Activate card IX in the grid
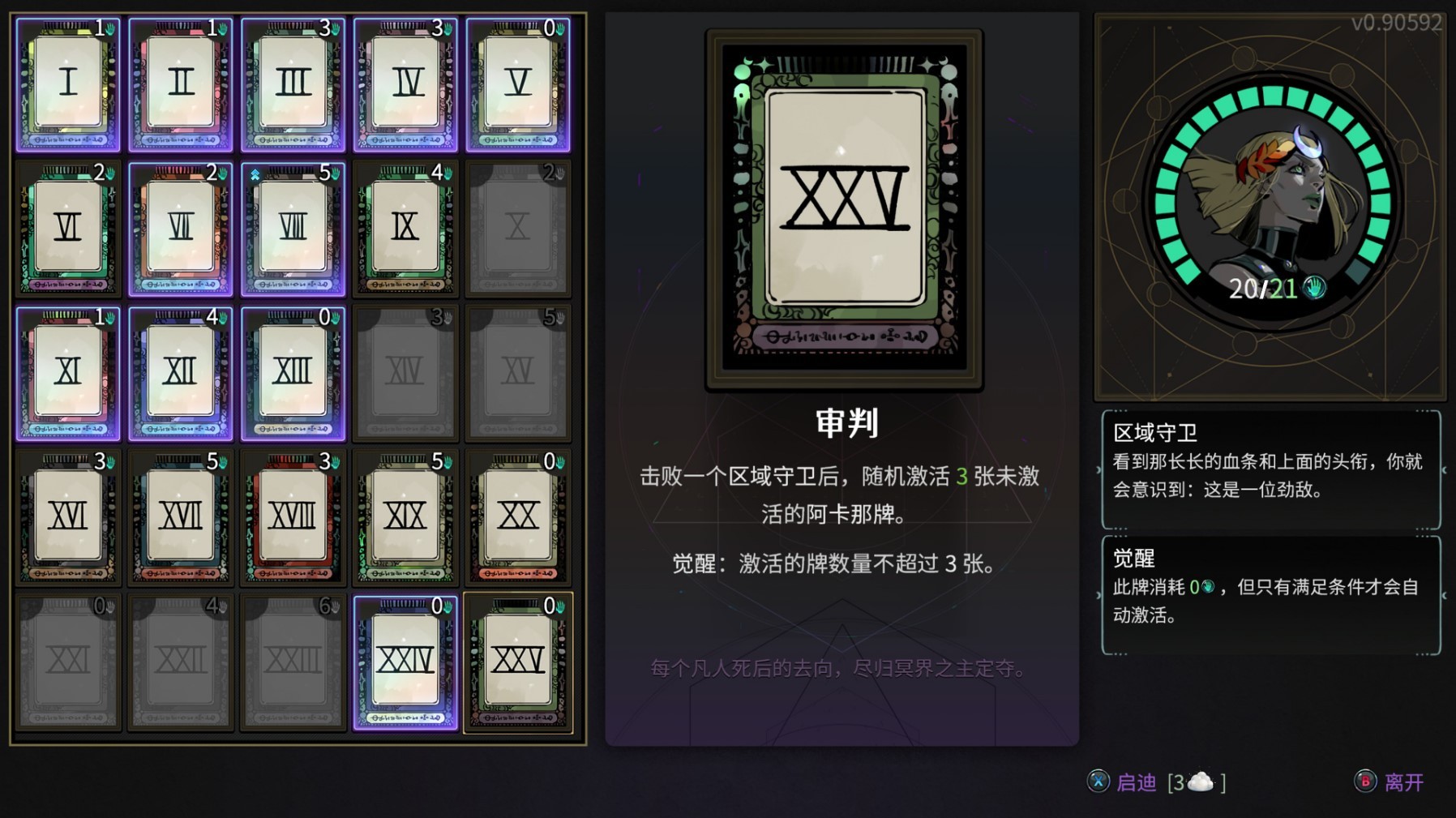Screen dimensions: 1456x818 click(x=406, y=225)
